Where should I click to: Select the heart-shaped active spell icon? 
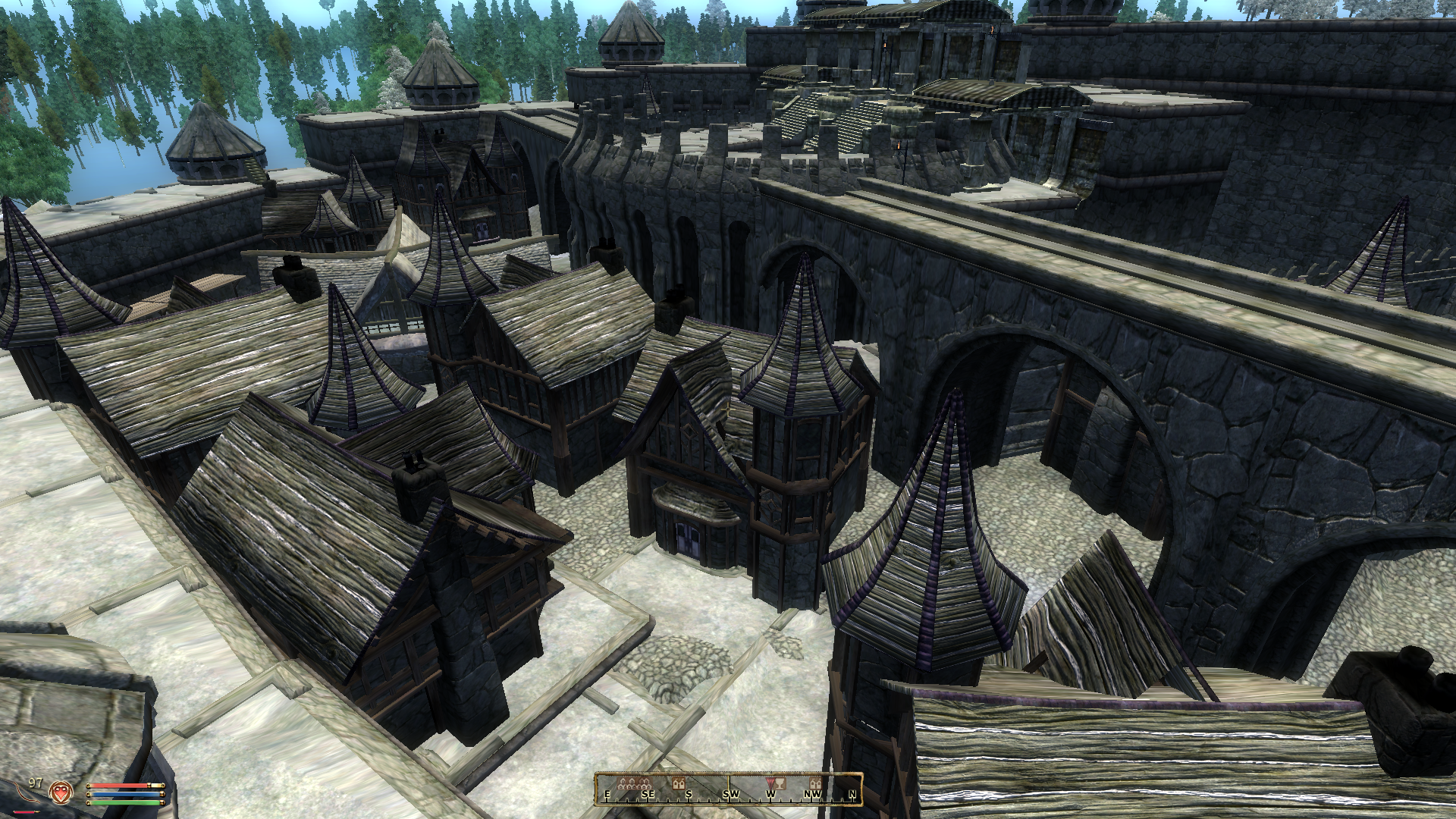coord(59,792)
